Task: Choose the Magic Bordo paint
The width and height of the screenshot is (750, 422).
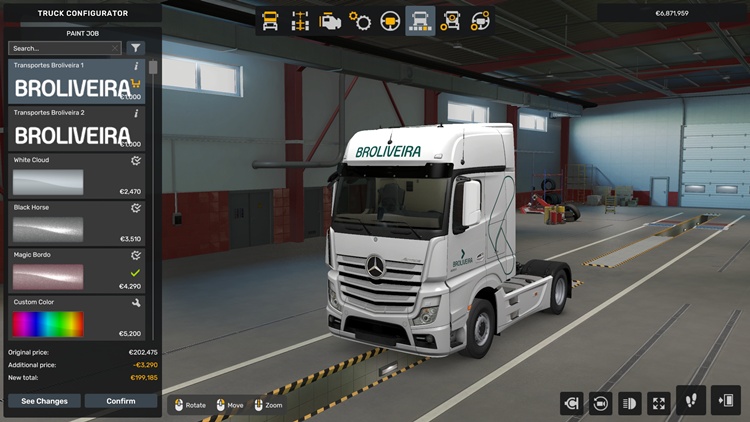Action: coord(75,271)
